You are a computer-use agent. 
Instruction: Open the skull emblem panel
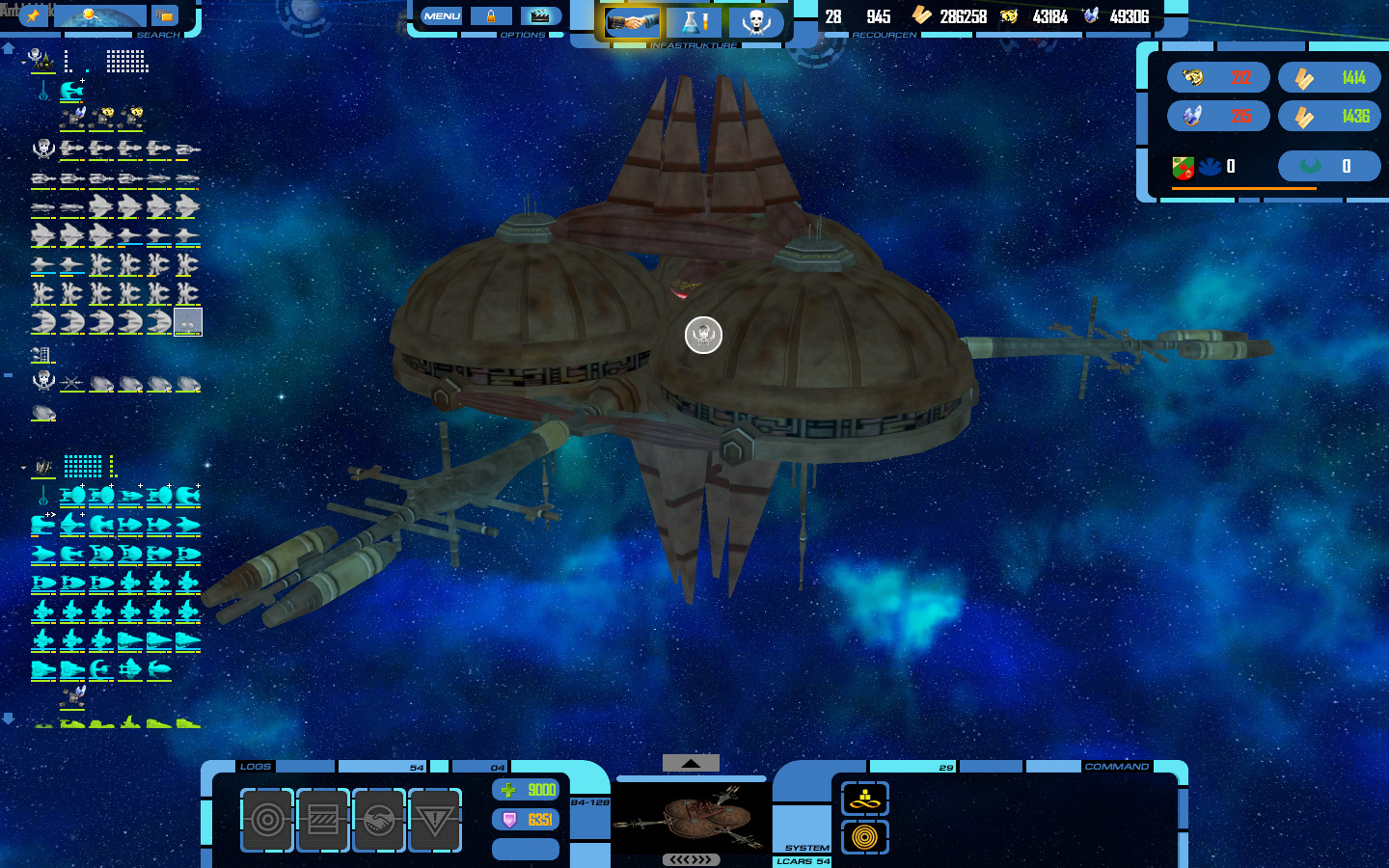click(756, 21)
